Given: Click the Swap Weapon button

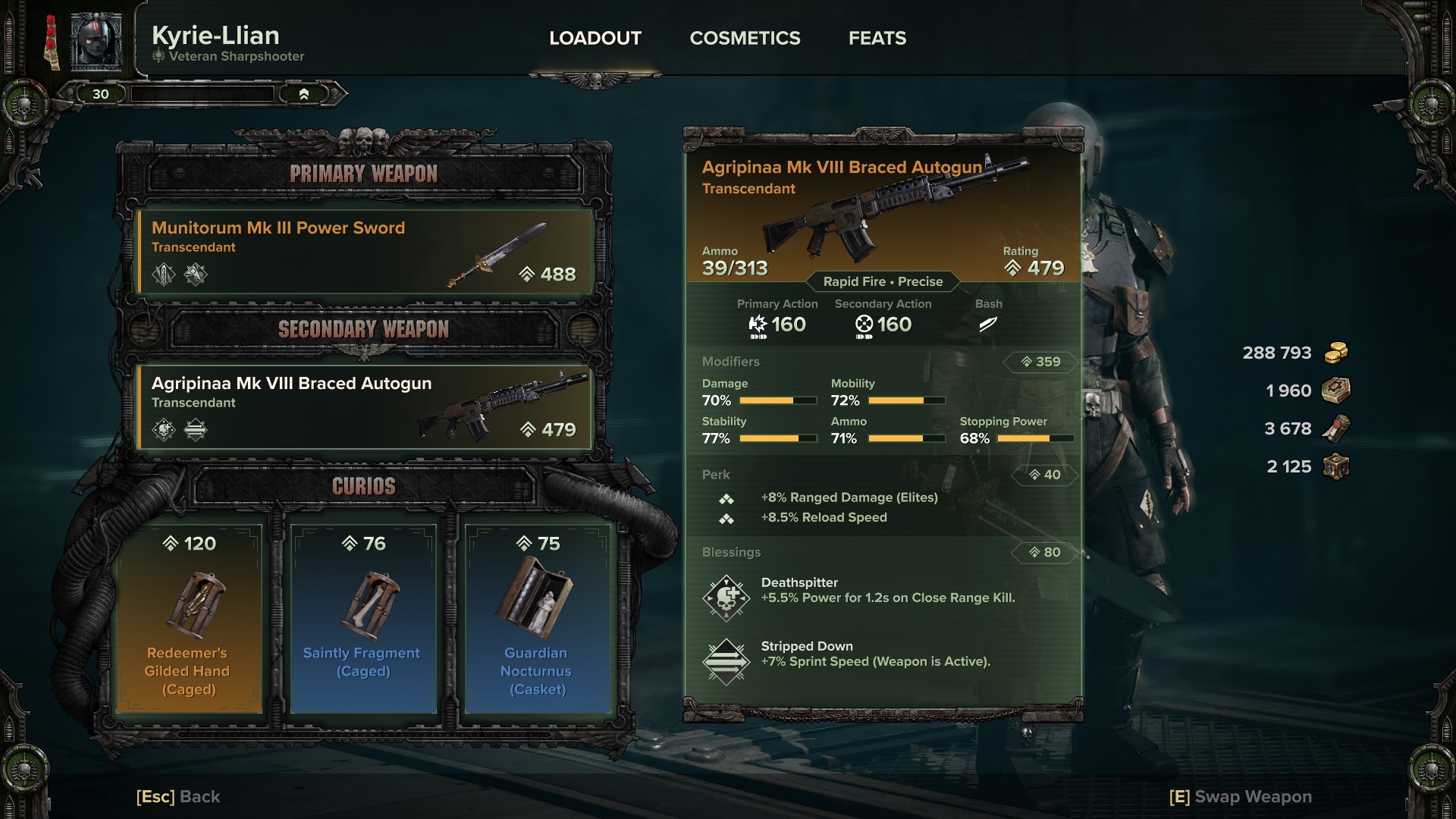Looking at the screenshot, I should [x=1241, y=796].
